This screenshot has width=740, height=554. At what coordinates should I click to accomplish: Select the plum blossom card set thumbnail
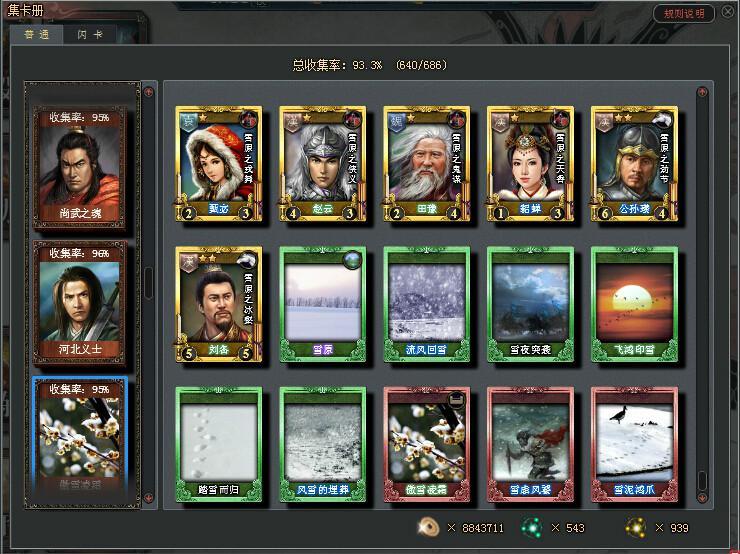[x=82, y=436]
